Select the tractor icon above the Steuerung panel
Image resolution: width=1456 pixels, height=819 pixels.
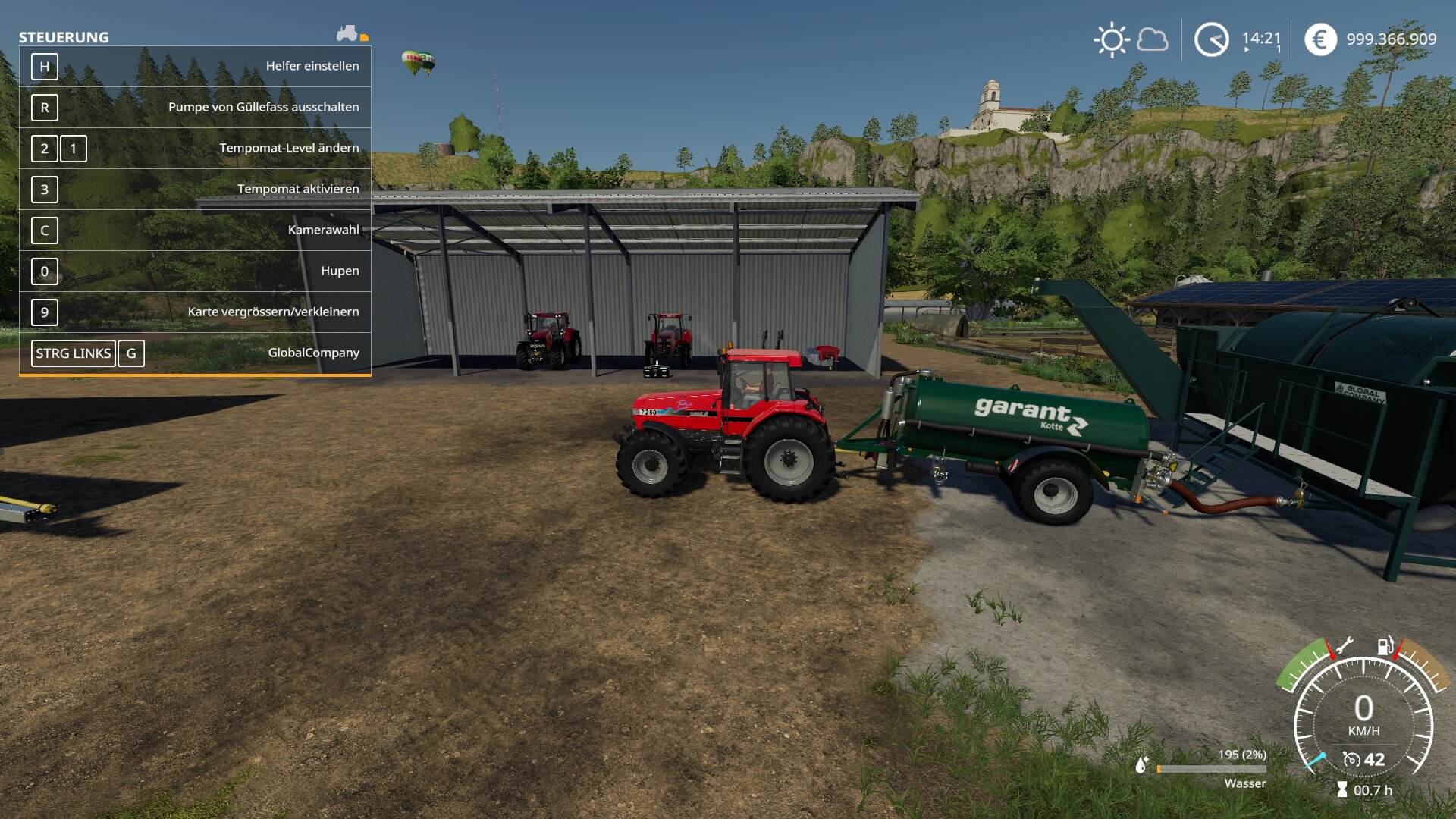(x=347, y=33)
